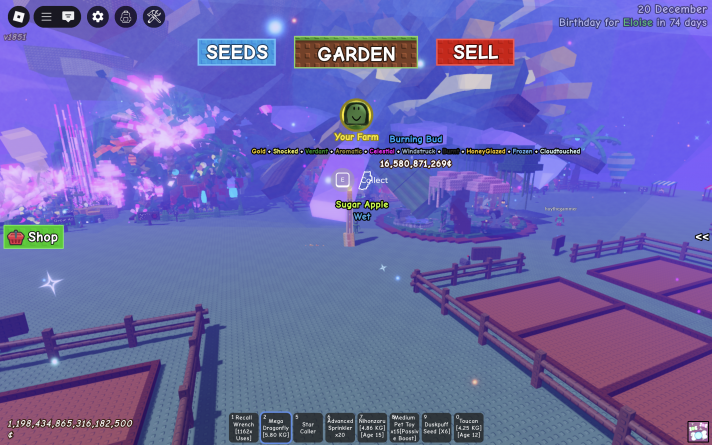This screenshot has height=445, width=712.
Task: Select the Nihonzaru pet hotbar slot
Action: point(372,427)
